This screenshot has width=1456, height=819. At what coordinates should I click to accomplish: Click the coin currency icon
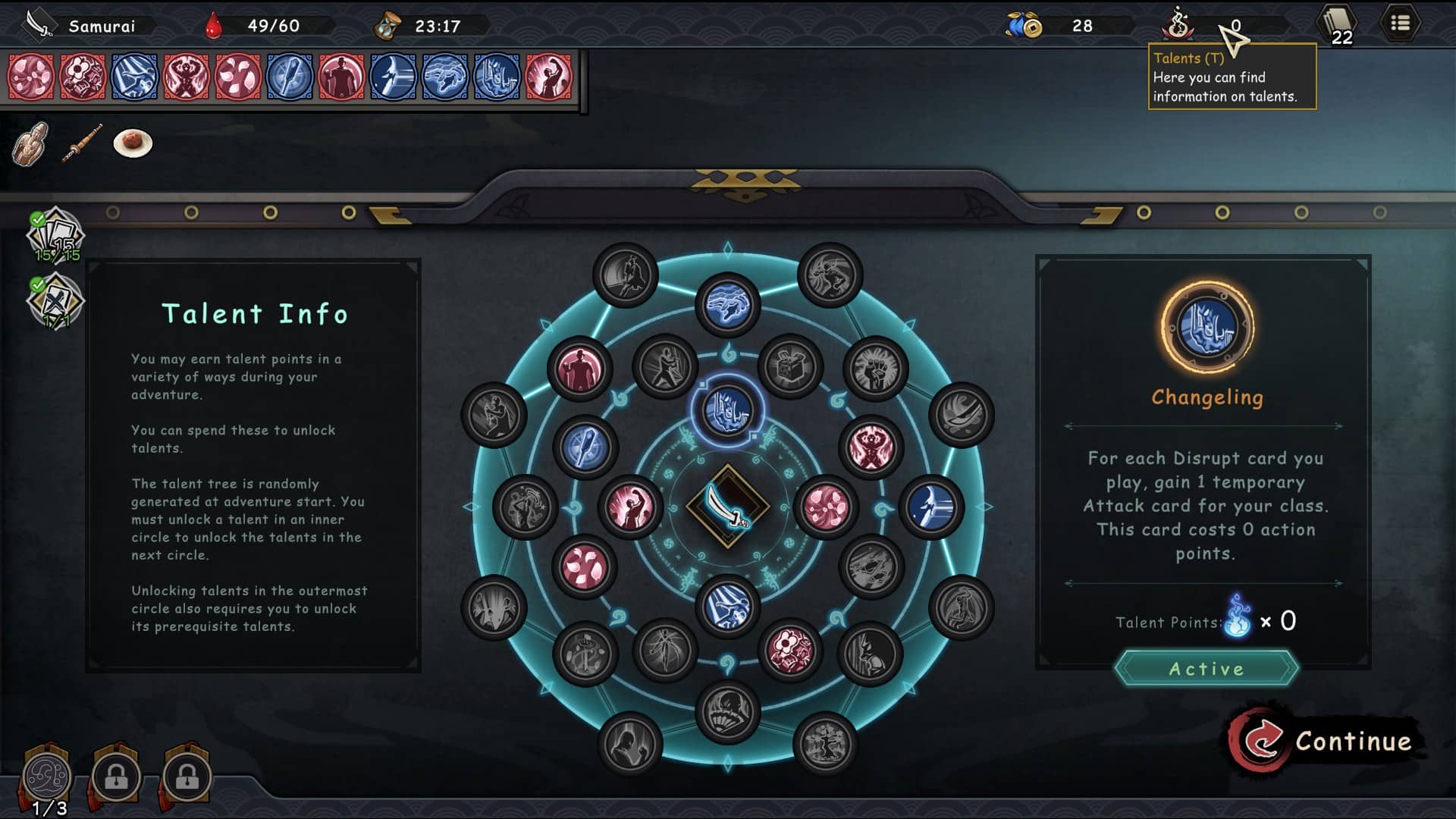(1025, 26)
